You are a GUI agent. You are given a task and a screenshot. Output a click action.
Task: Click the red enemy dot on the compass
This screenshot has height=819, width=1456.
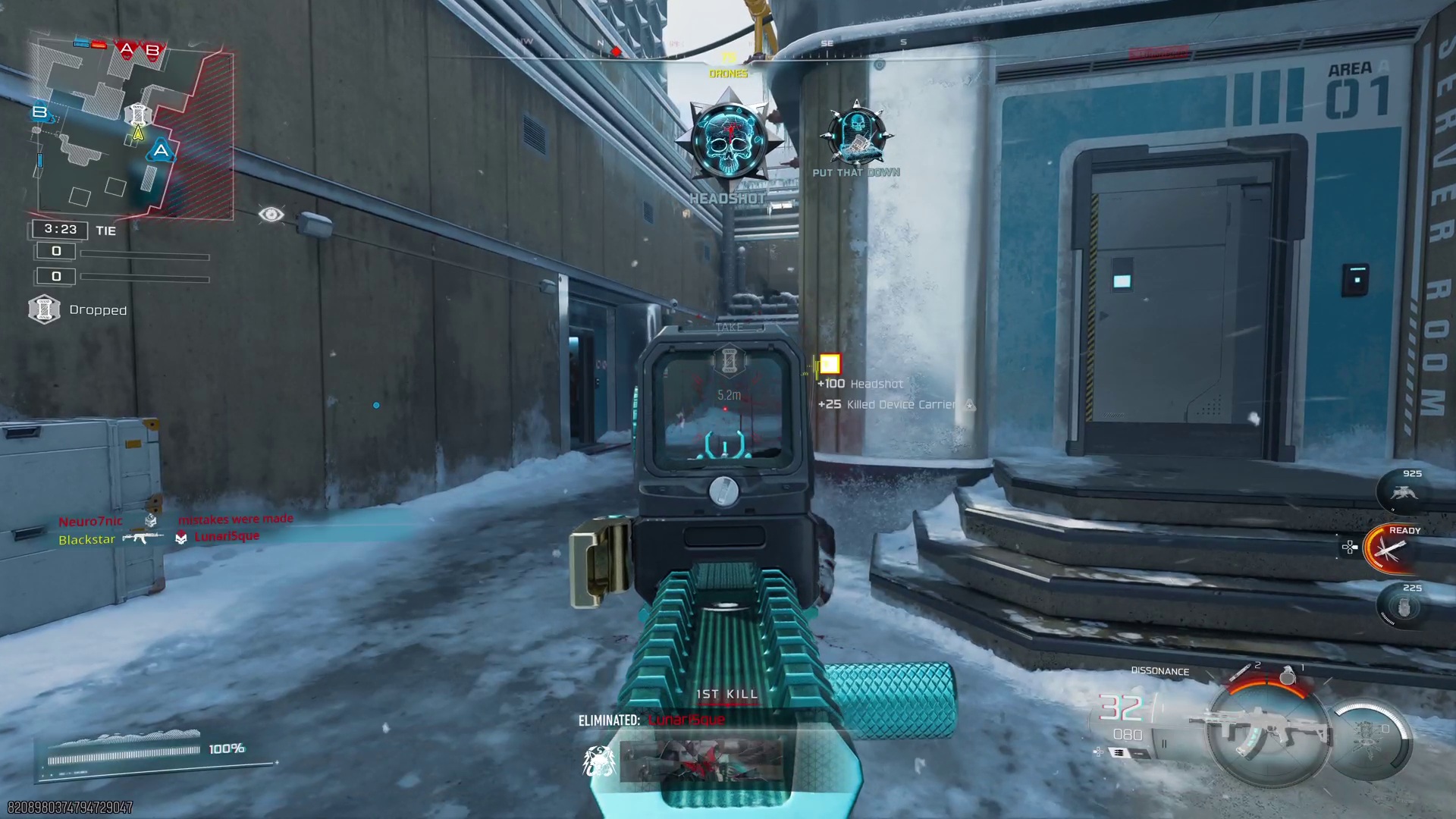pos(616,51)
